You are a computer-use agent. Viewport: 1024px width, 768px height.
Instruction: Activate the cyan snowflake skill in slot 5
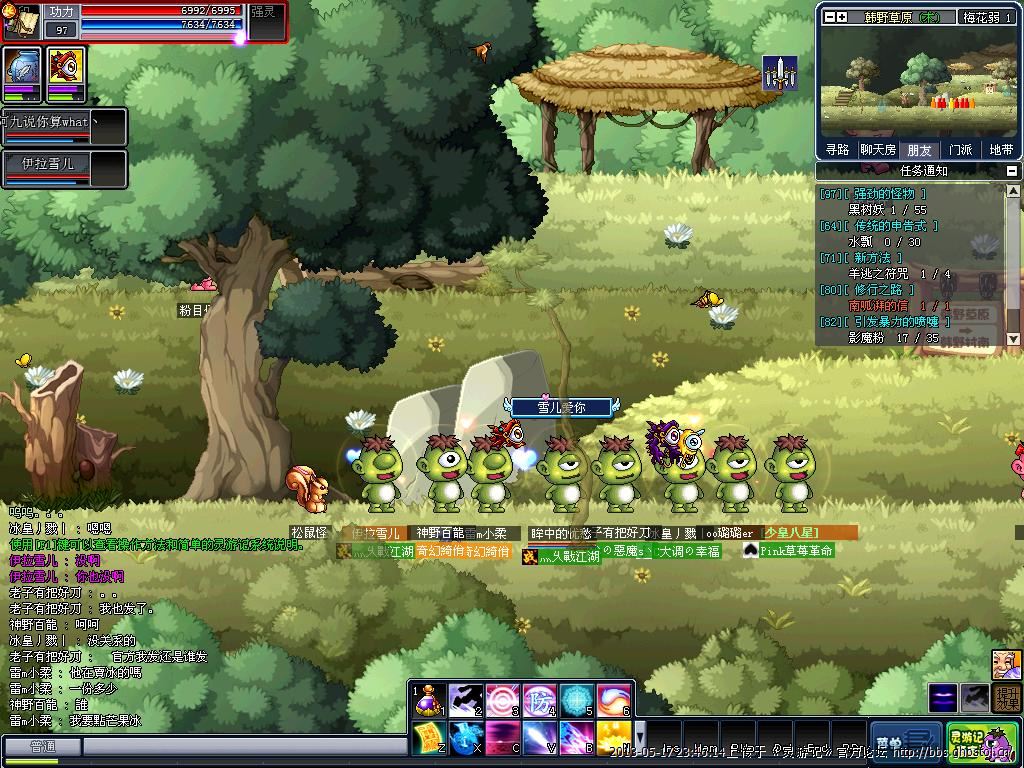pyautogui.click(x=577, y=700)
